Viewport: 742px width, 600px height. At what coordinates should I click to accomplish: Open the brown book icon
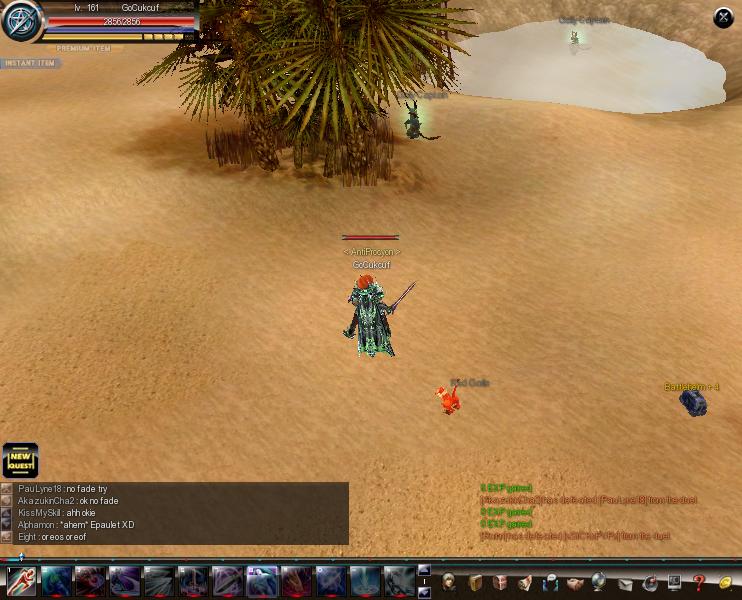point(475,582)
